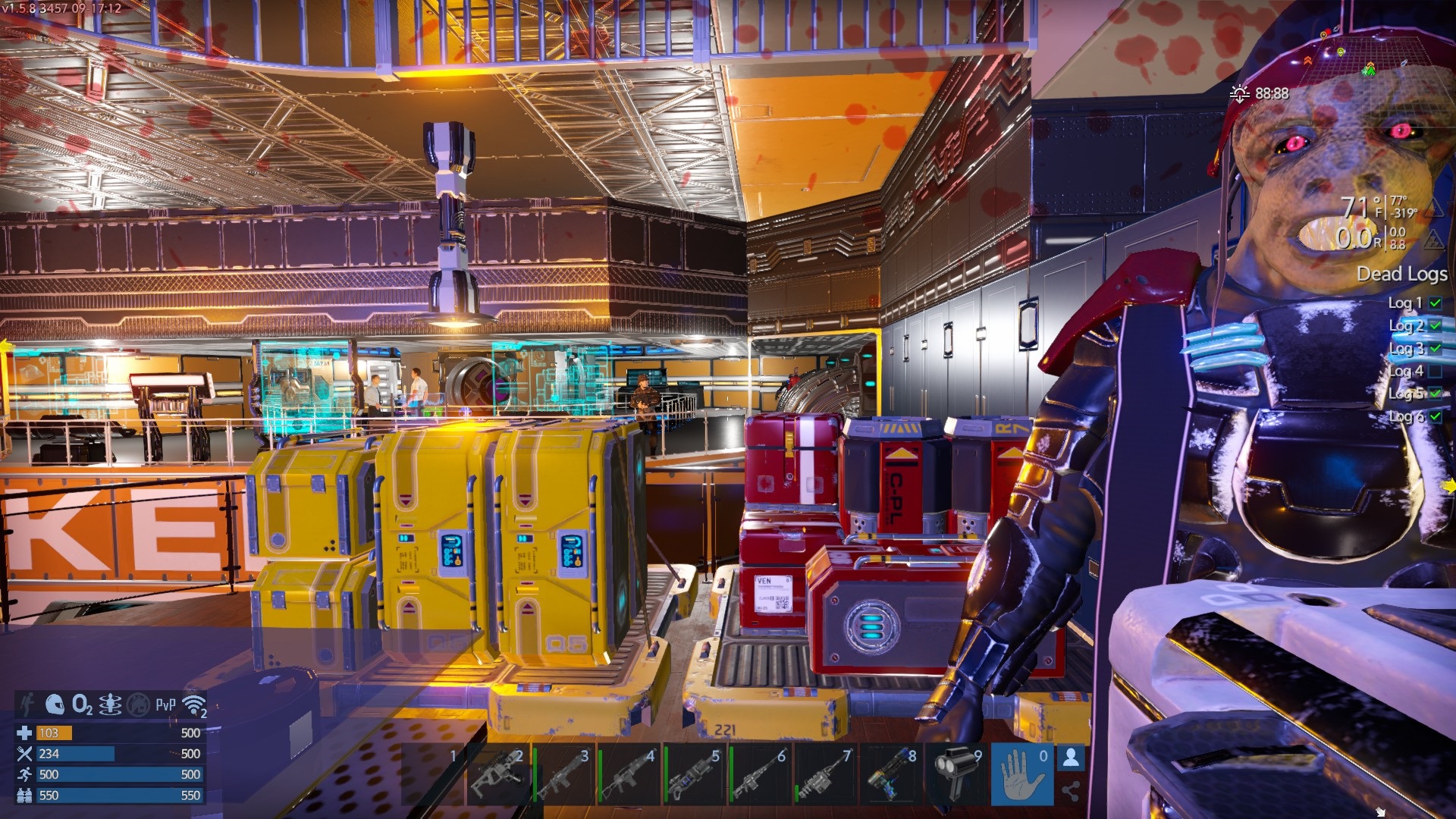
Task: Equip the sniper rifle in slot 6
Action: click(760, 775)
